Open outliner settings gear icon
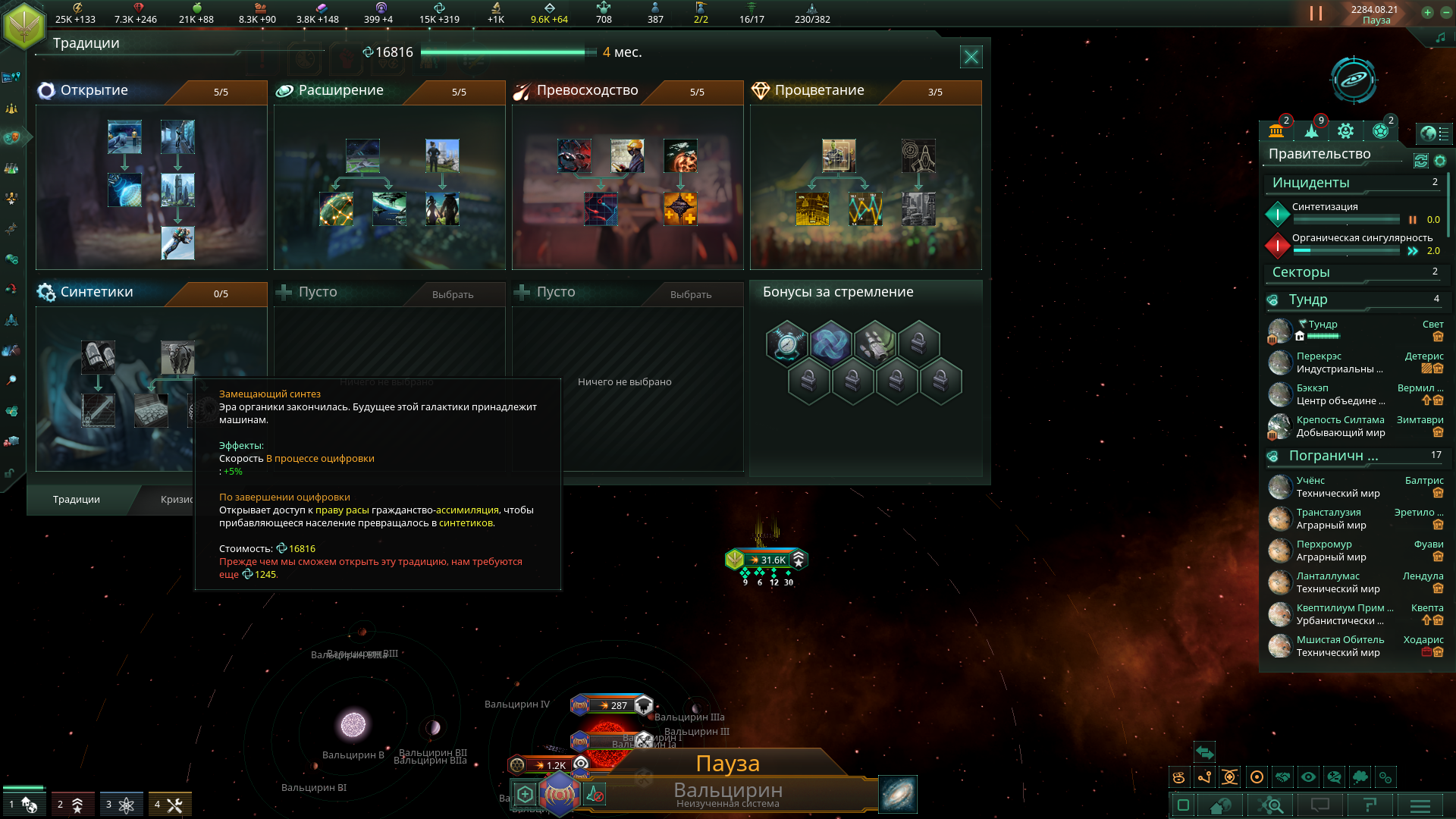 coord(1440,161)
